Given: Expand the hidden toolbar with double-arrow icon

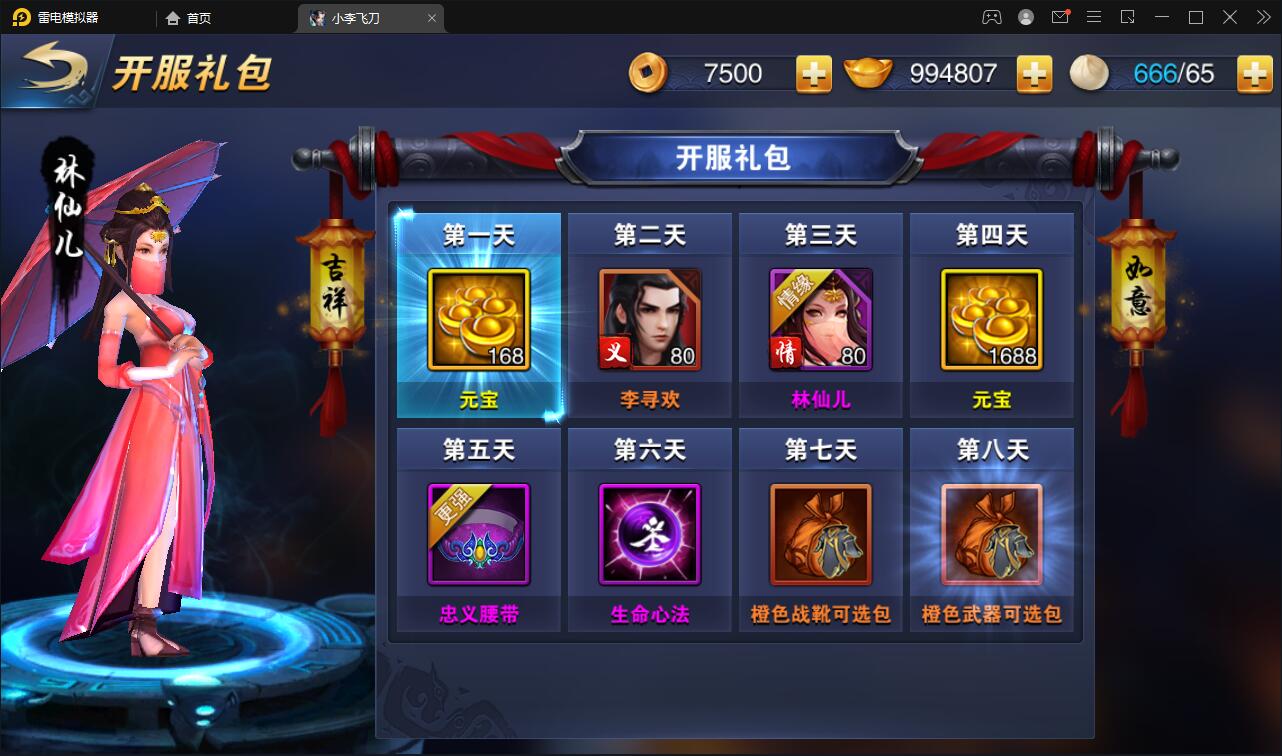Looking at the screenshot, I should (x=1262, y=17).
